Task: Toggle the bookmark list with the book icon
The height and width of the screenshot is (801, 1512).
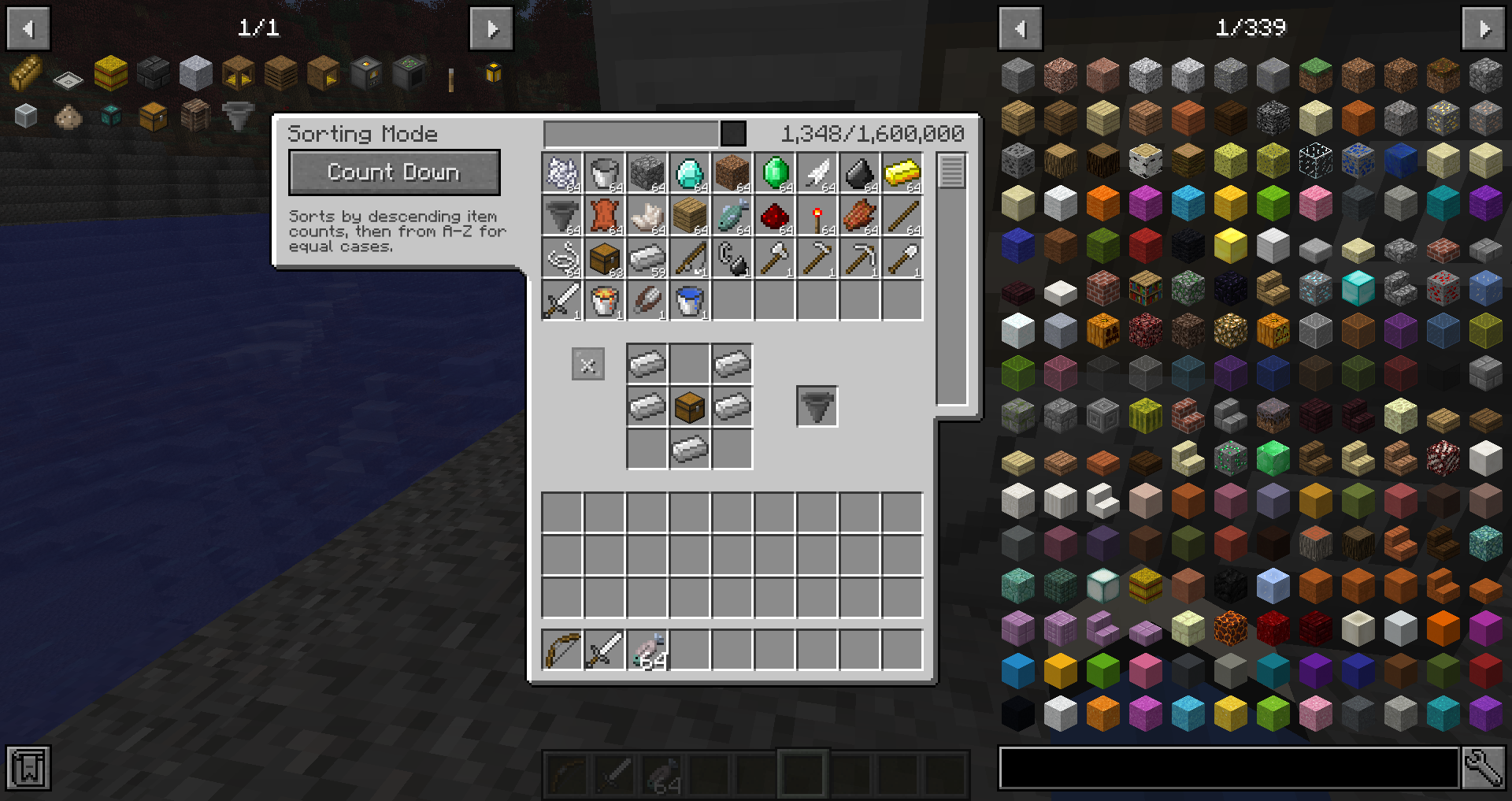Action: pyautogui.click(x=28, y=766)
